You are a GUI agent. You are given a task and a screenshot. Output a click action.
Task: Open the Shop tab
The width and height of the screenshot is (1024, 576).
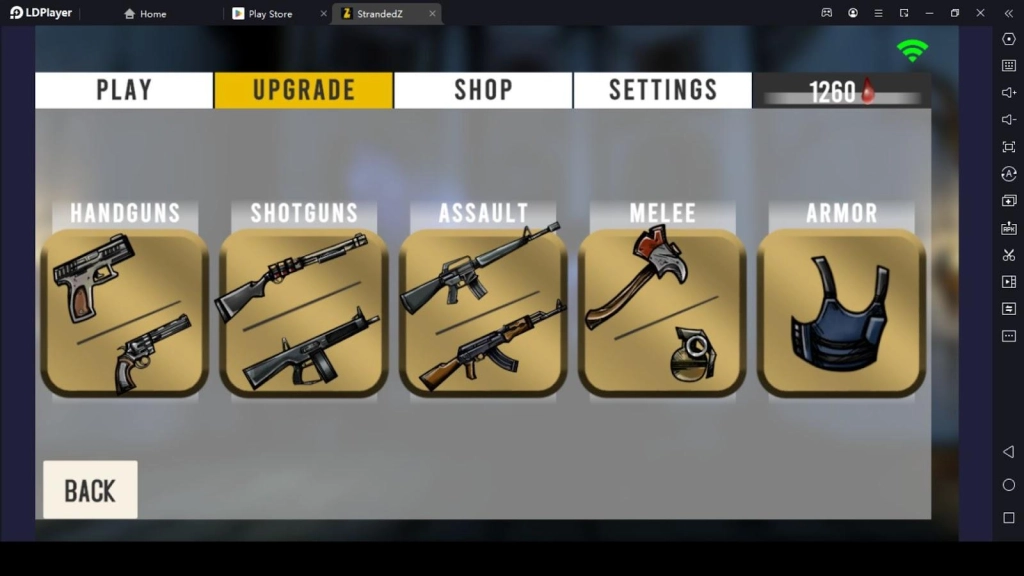(x=483, y=90)
